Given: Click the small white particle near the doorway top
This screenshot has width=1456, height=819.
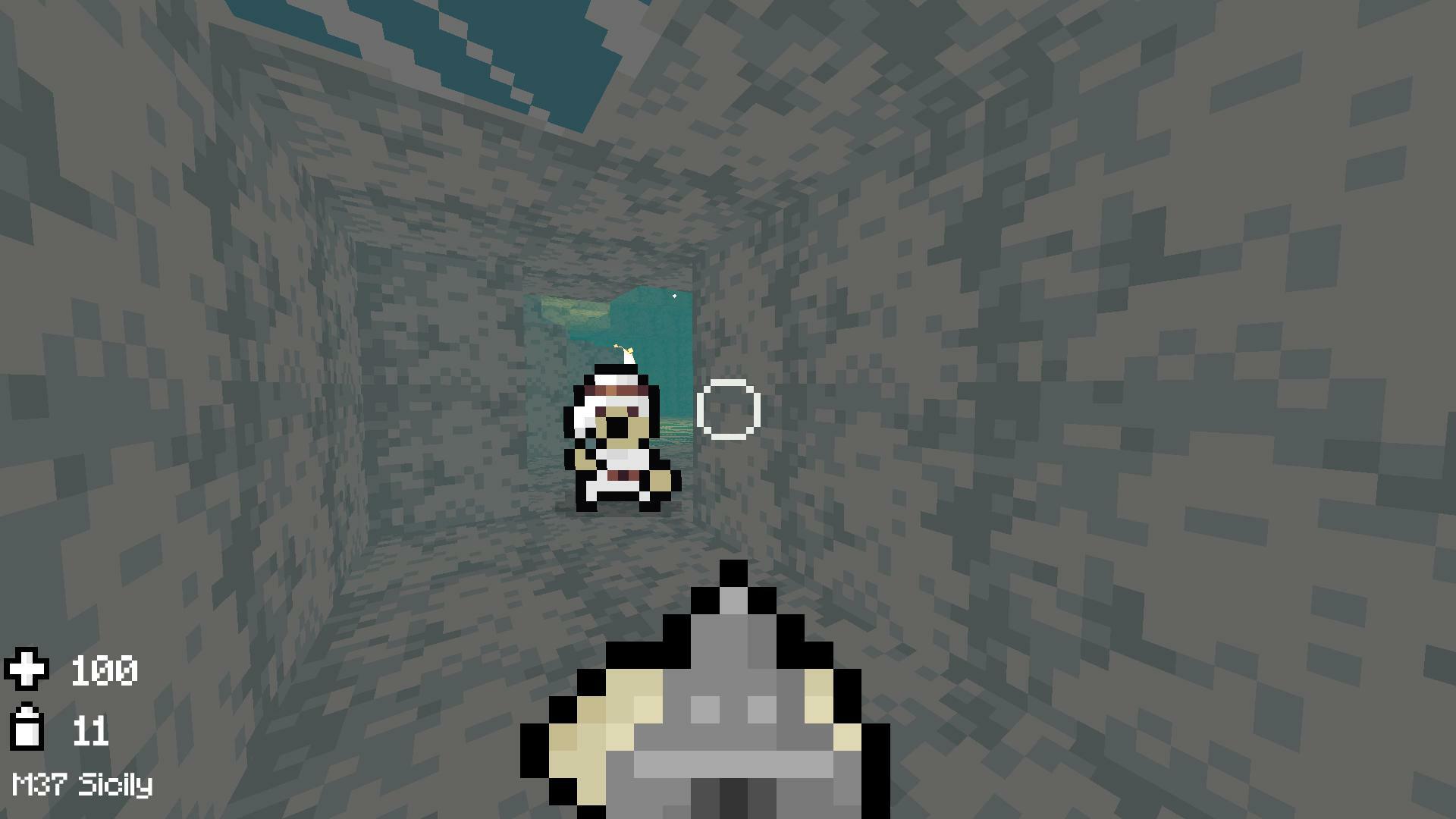Looking at the screenshot, I should pyautogui.click(x=673, y=296).
